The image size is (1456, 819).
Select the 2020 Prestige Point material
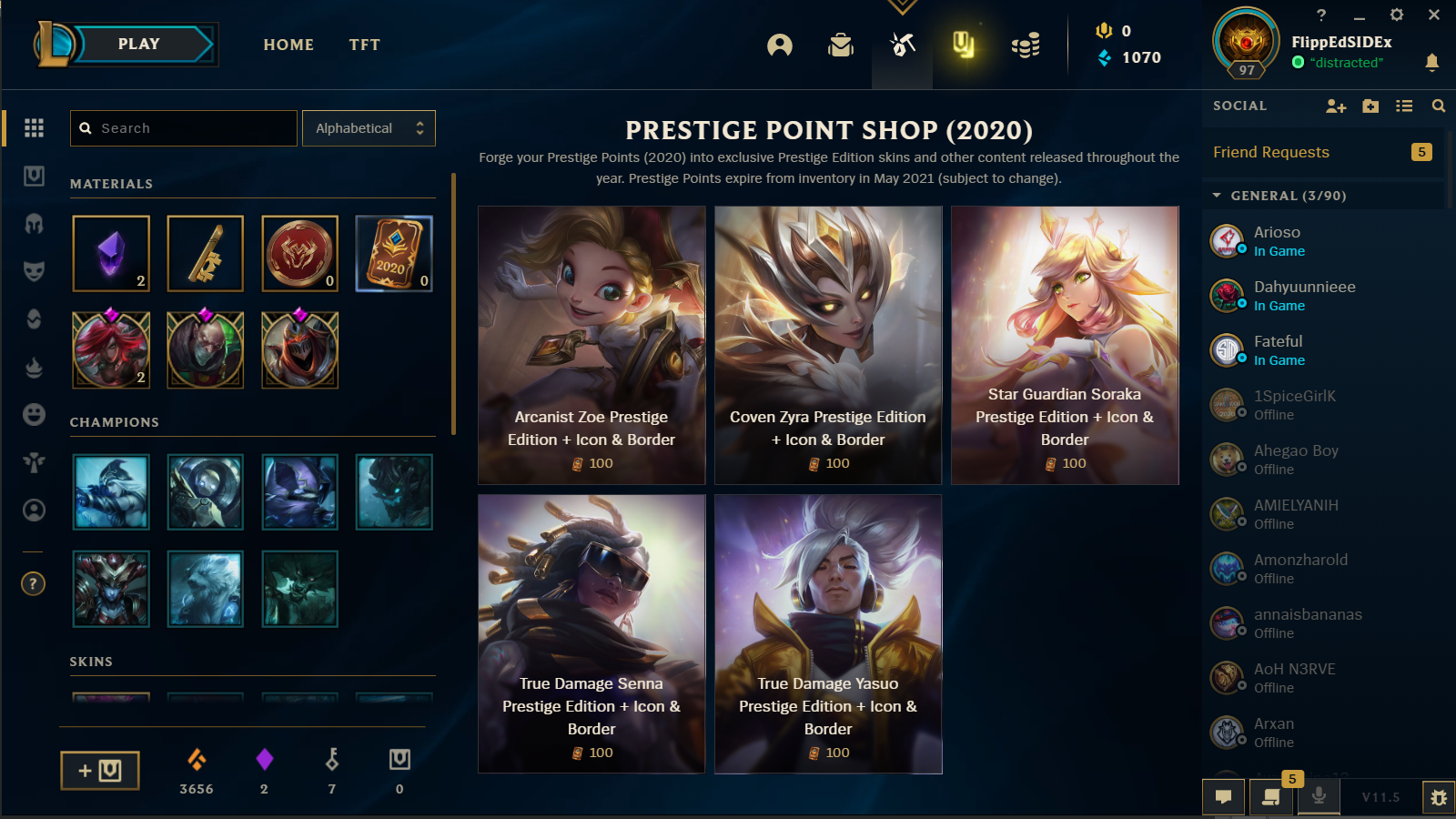tap(394, 254)
